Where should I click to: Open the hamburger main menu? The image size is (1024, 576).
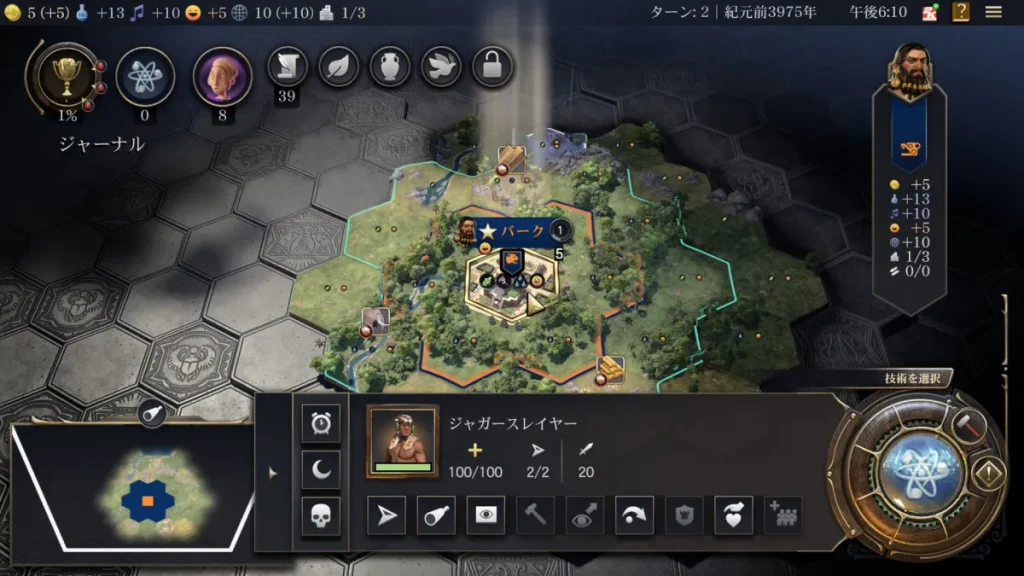pos(993,12)
